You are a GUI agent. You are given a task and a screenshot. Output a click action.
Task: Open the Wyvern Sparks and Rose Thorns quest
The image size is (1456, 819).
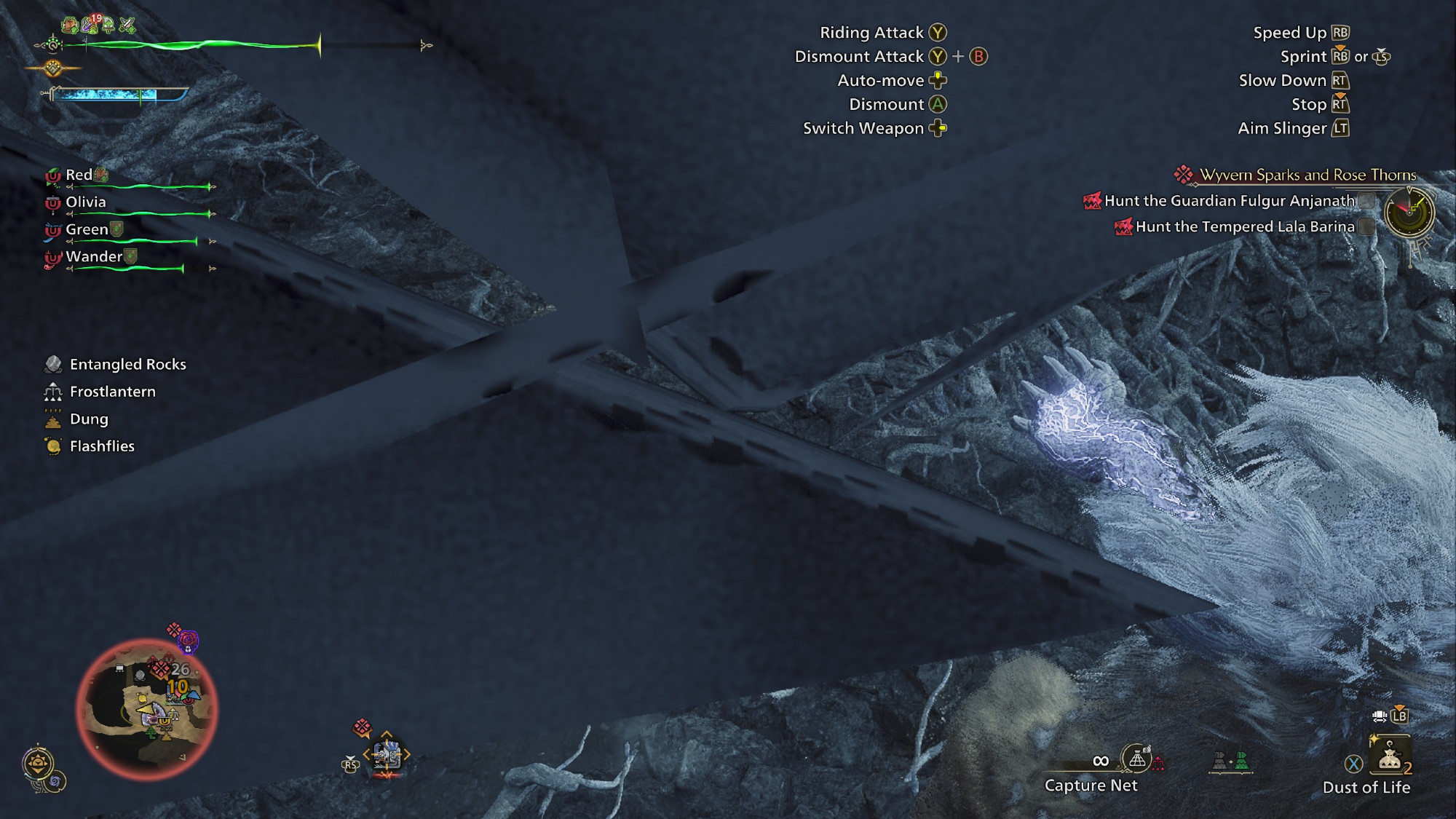pyautogui.click(x=1307, y=175)
